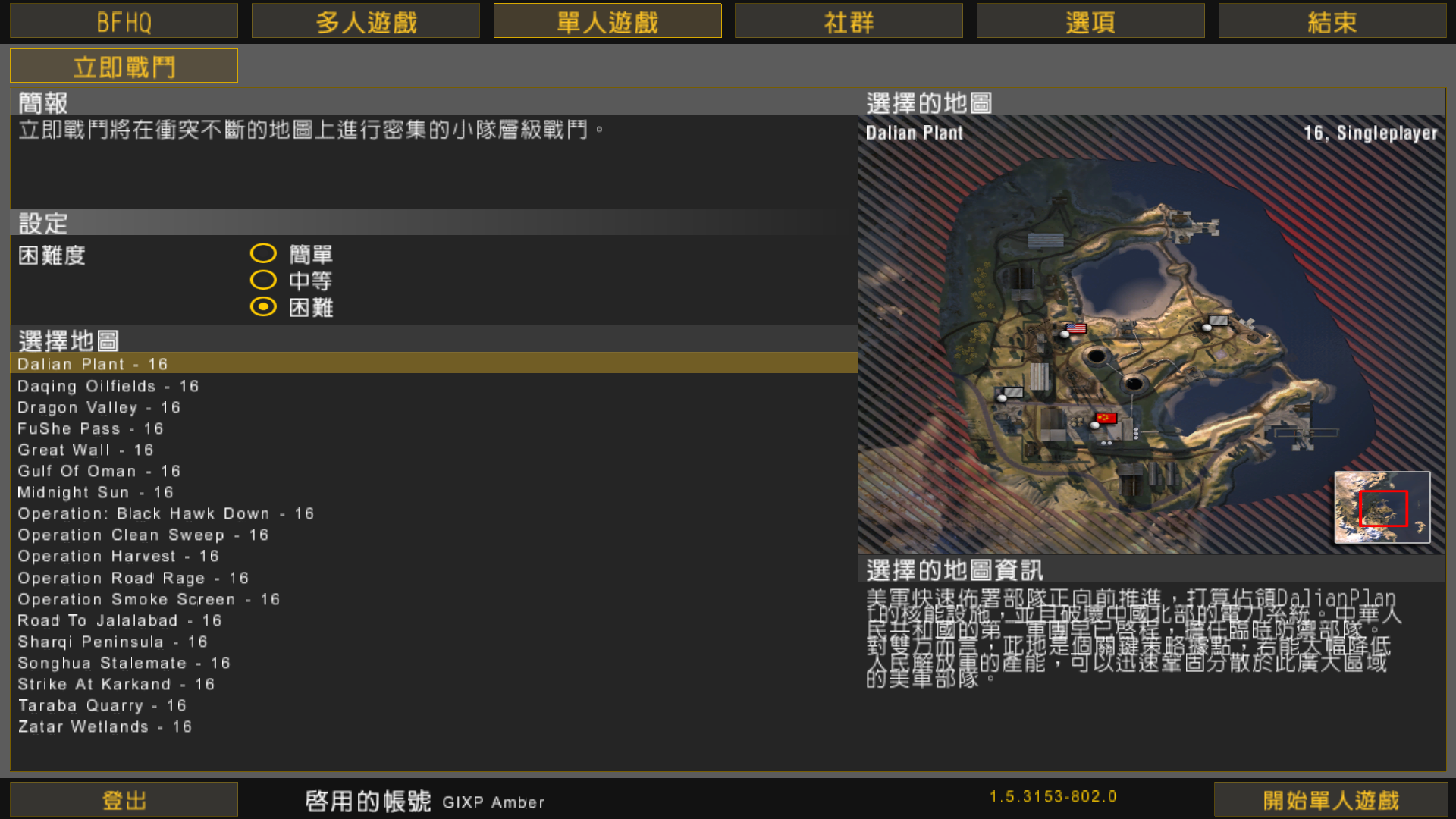
Task: Click the 登出 button
Action: click(x=124, y=799)
